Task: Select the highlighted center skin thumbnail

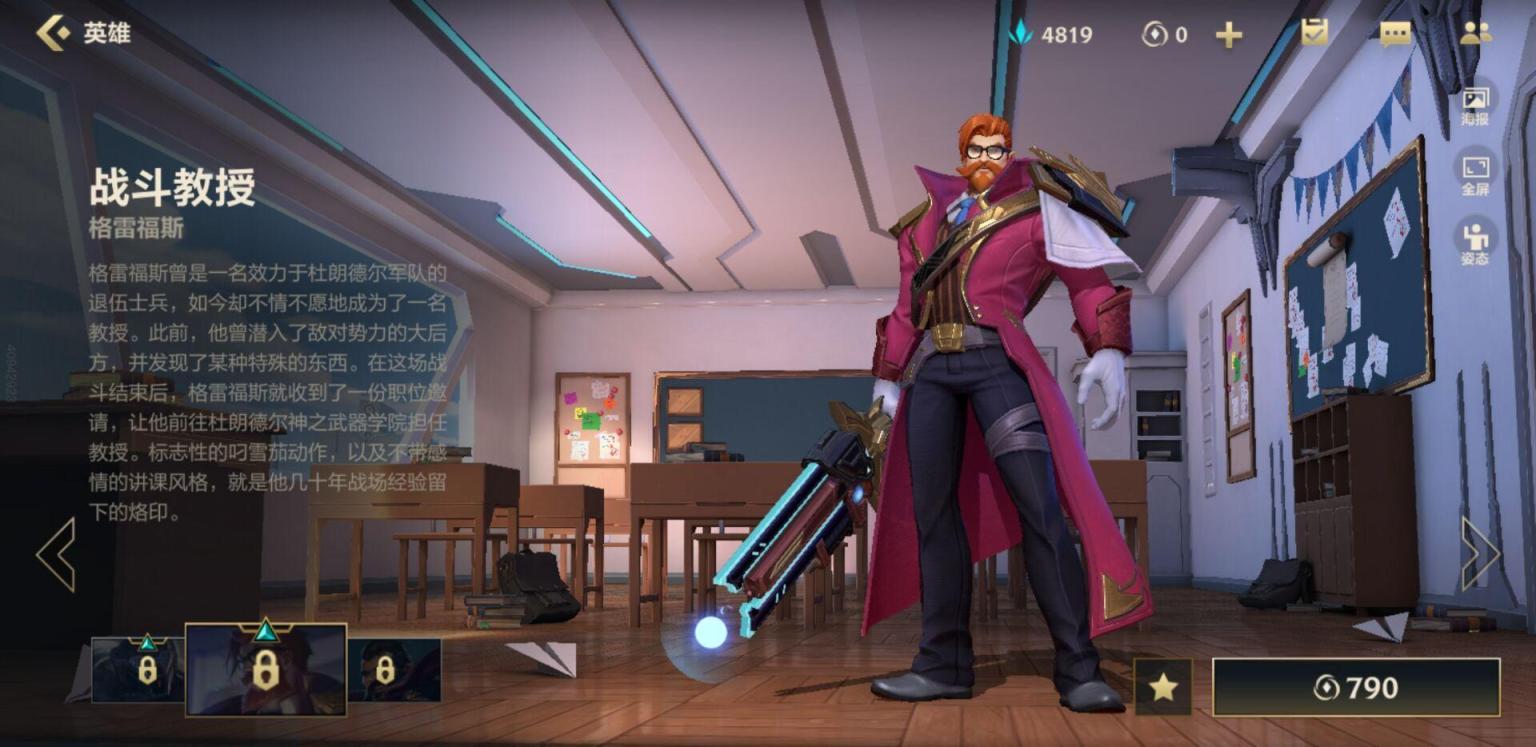Action: point(266,669)
